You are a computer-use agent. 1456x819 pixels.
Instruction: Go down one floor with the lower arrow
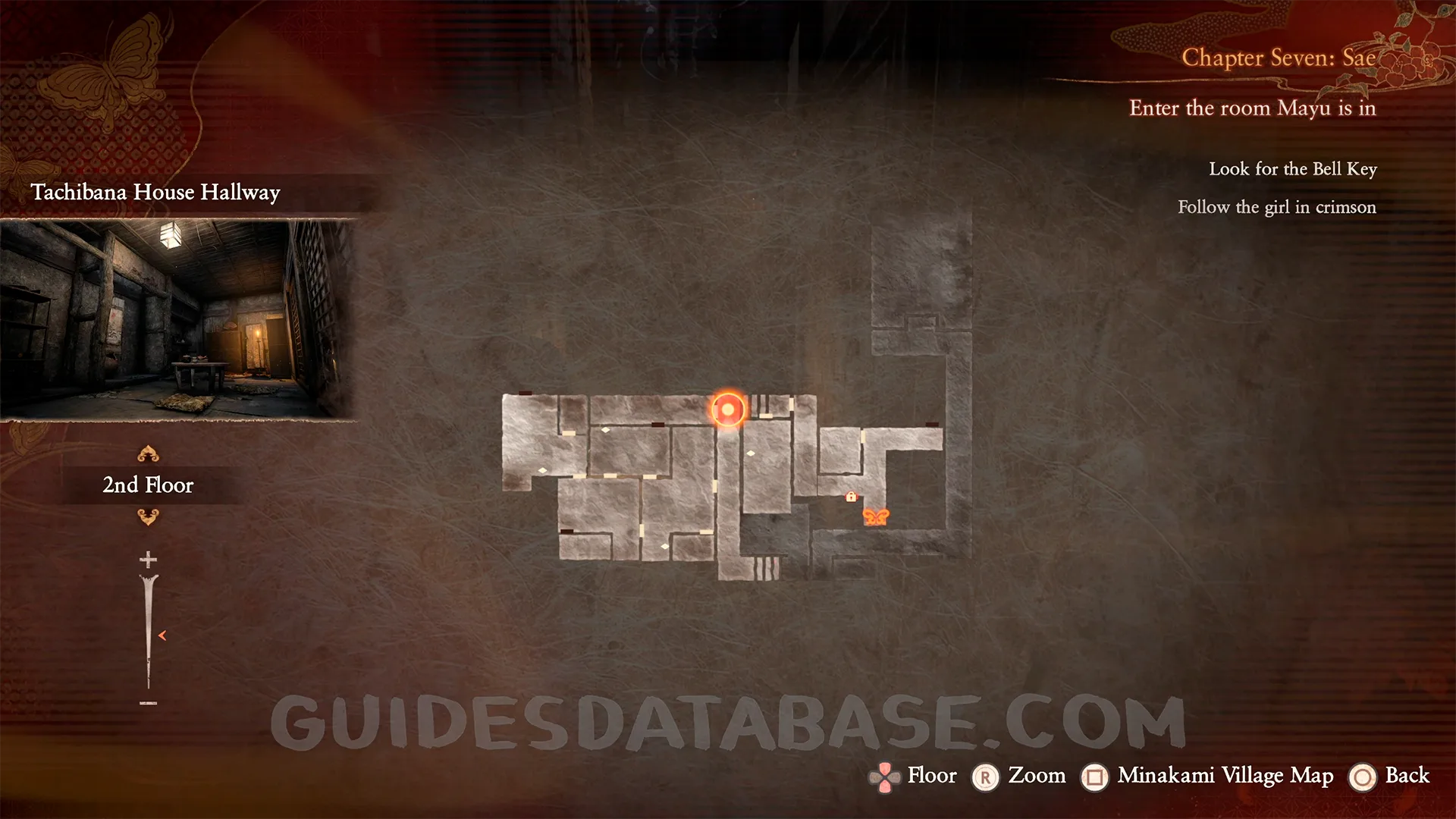point(148,517)
